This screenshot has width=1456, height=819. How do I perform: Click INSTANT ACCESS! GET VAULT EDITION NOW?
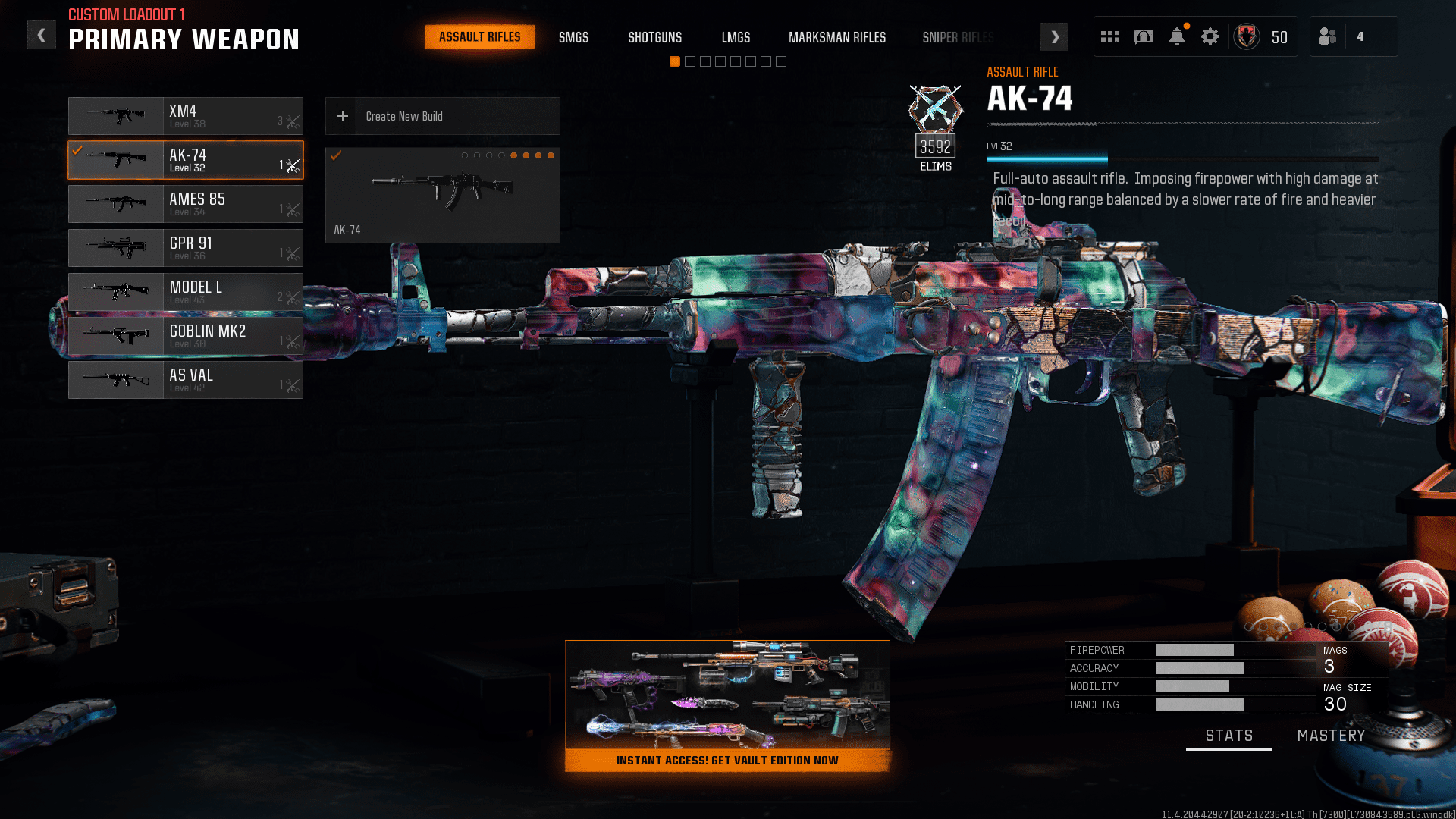pos(727,760)
